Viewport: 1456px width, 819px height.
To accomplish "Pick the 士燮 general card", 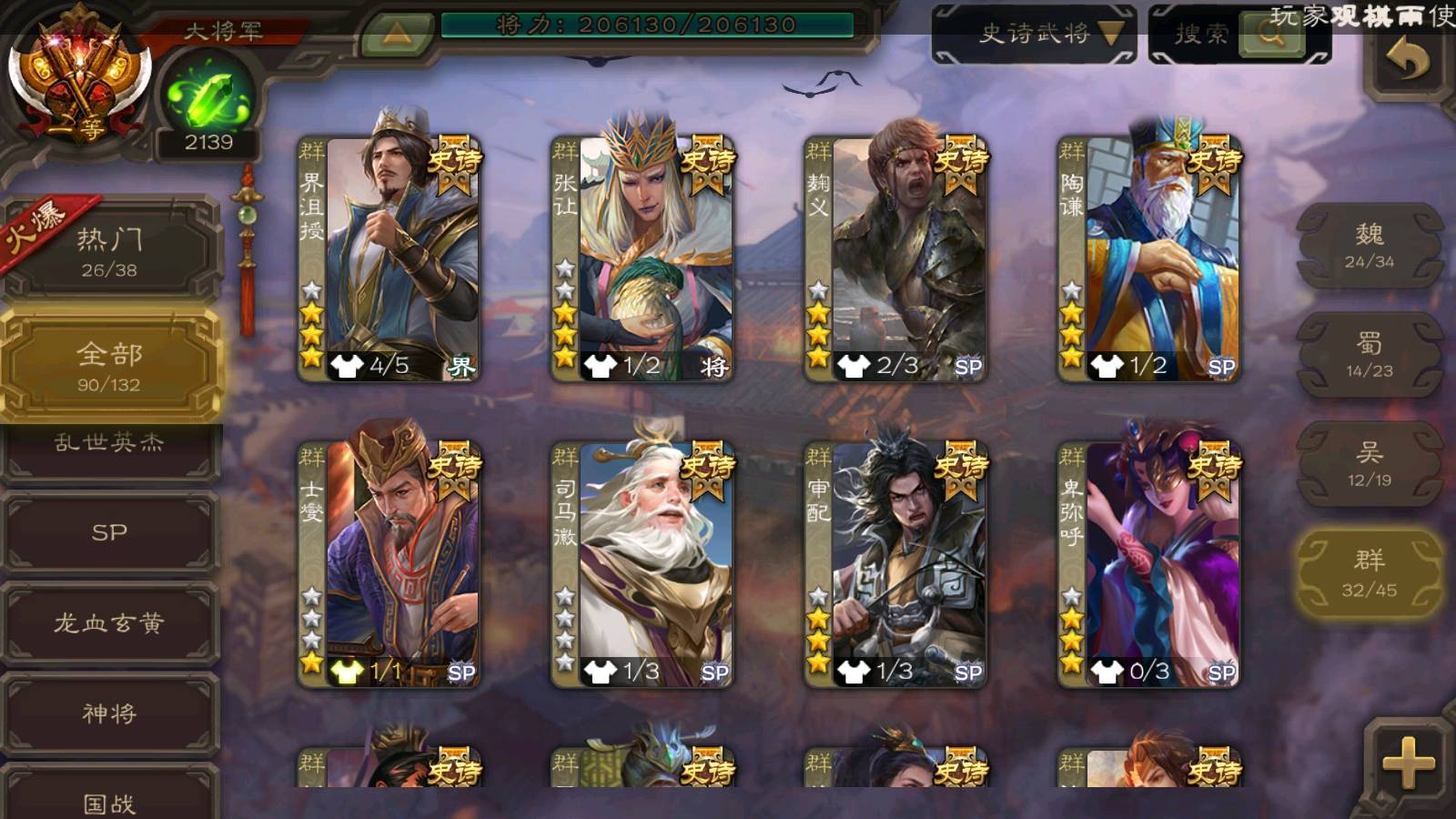I will (389, 564).
